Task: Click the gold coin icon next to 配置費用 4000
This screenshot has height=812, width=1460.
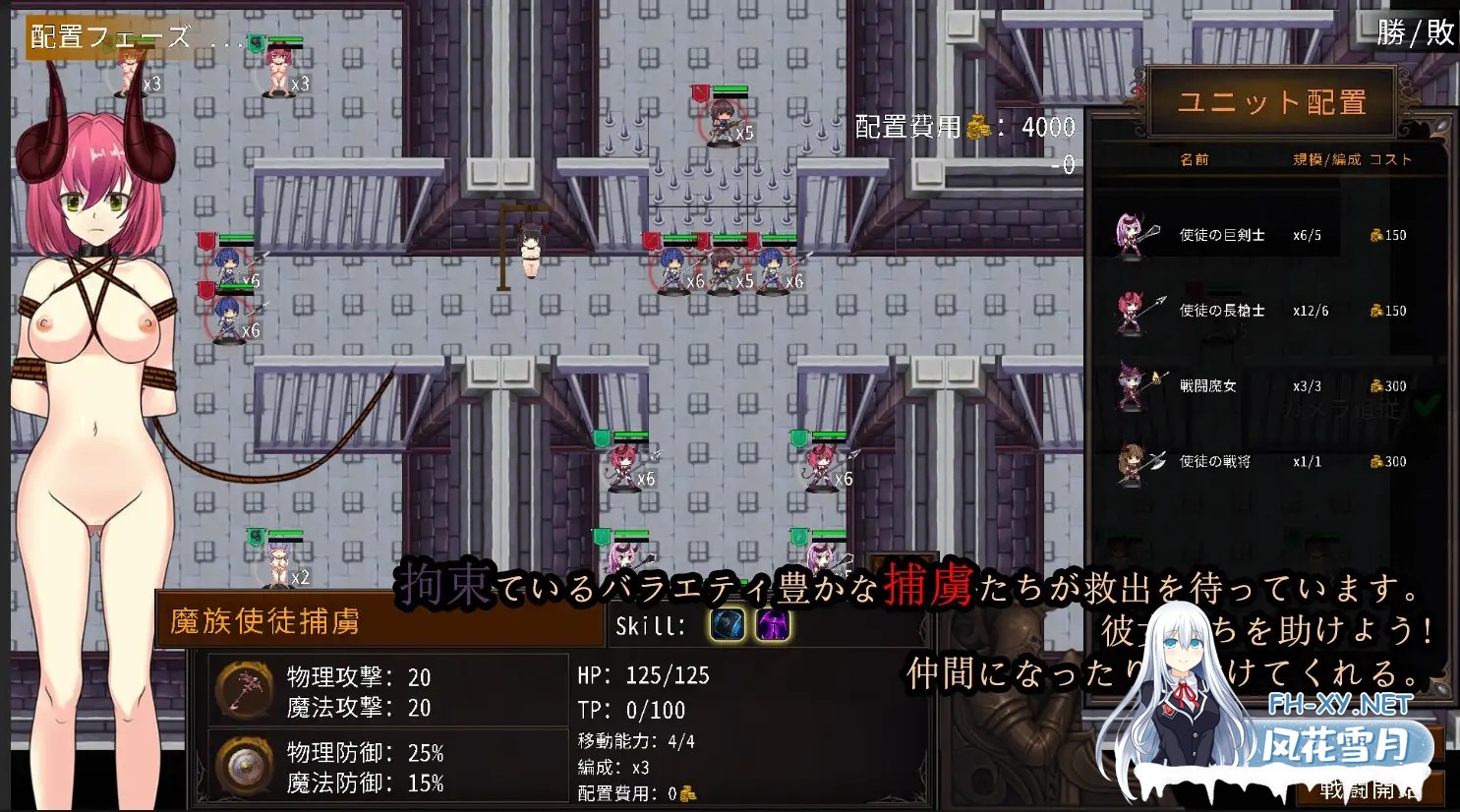Action: tap(976, 128)
